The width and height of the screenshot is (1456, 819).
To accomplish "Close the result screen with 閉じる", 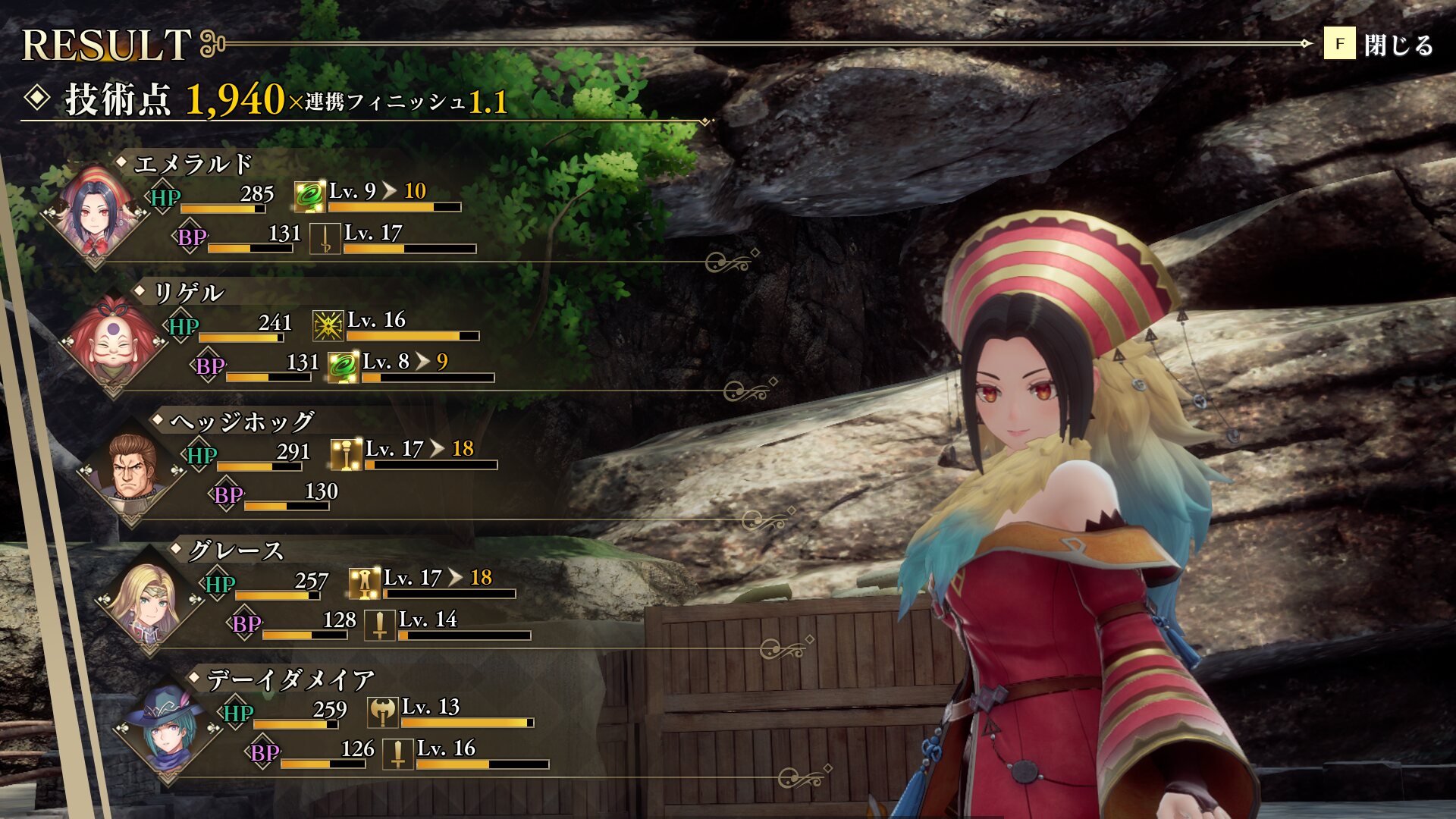I will [x=1379, y=45].
